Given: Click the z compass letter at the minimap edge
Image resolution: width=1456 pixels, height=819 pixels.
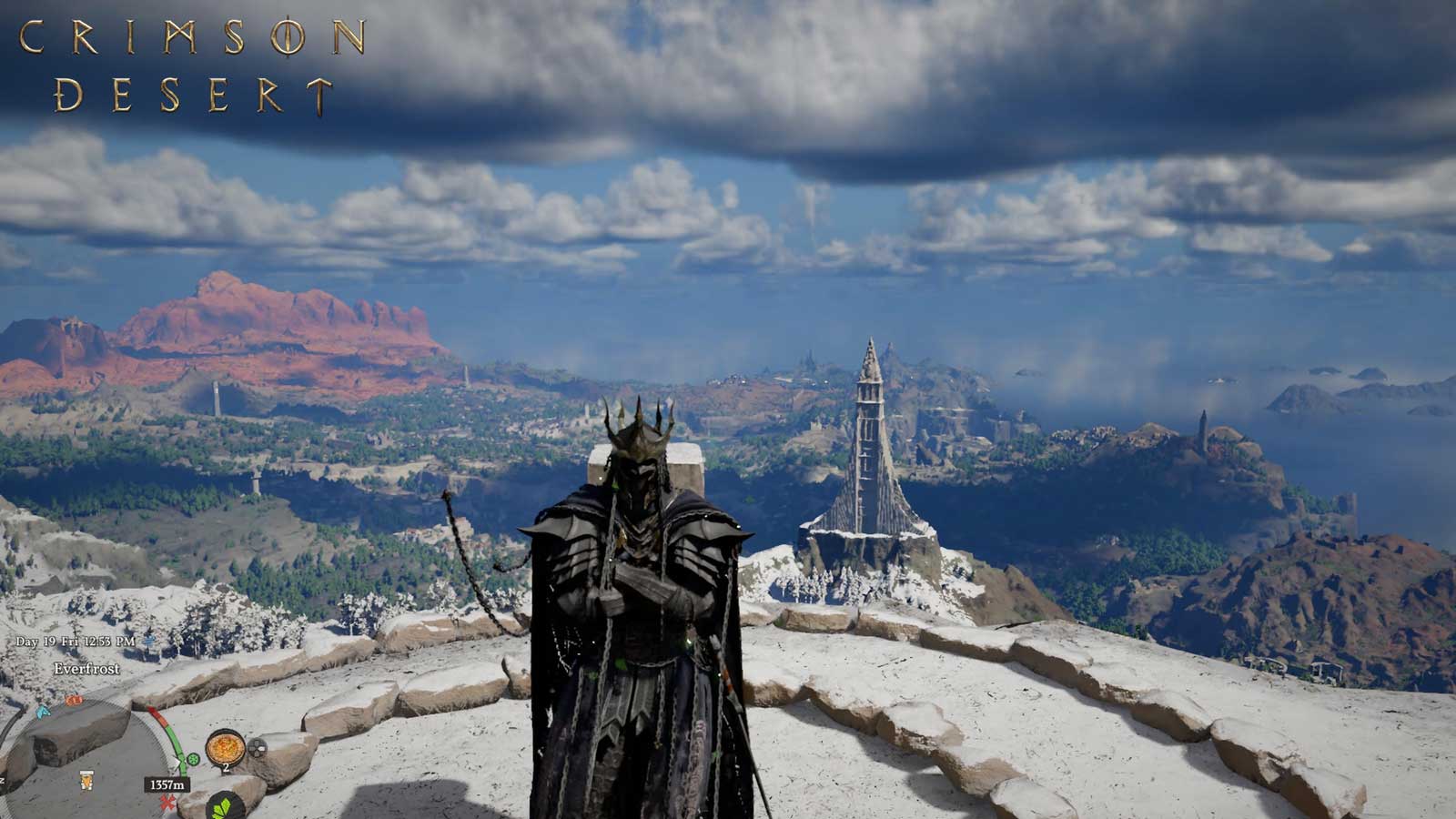Looking at the screenshot, I should (4, 778).
